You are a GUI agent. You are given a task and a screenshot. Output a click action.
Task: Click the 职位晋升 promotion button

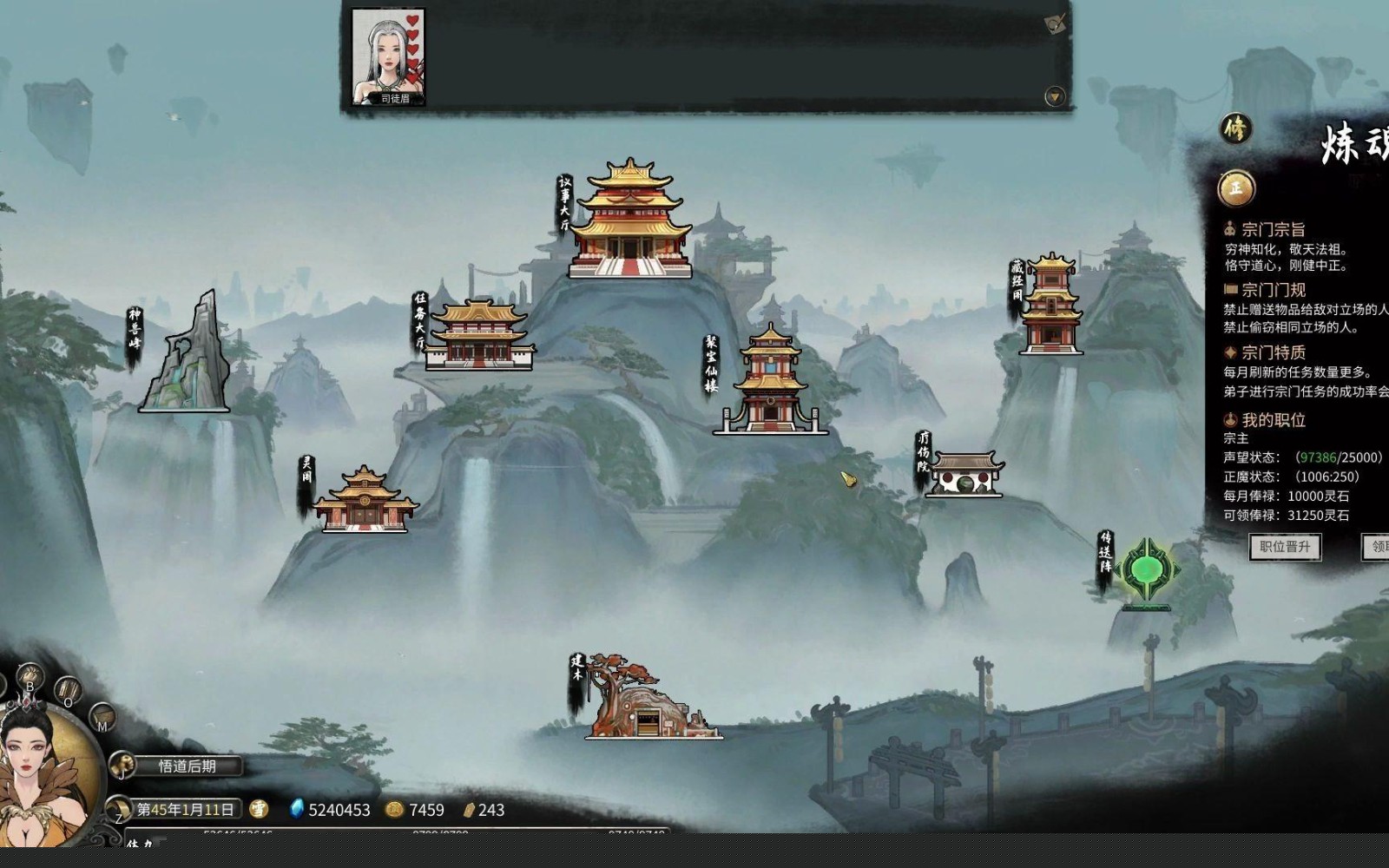[1285, 547]
